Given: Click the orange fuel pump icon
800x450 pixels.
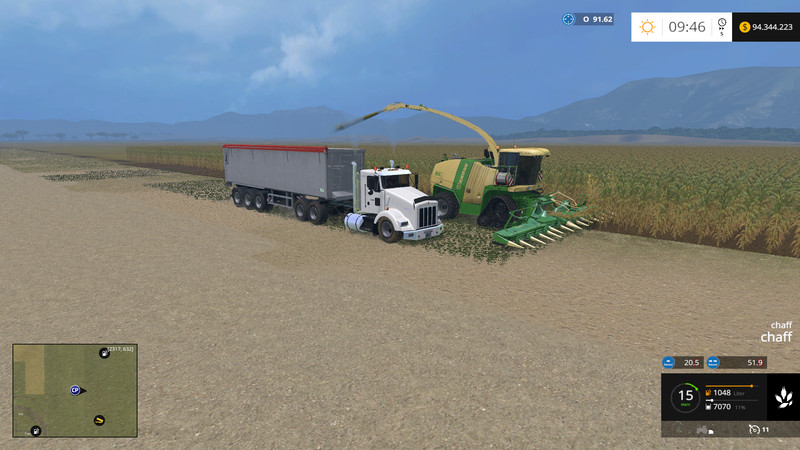Looking at the screenshot, I should click(x=709, y=392).
